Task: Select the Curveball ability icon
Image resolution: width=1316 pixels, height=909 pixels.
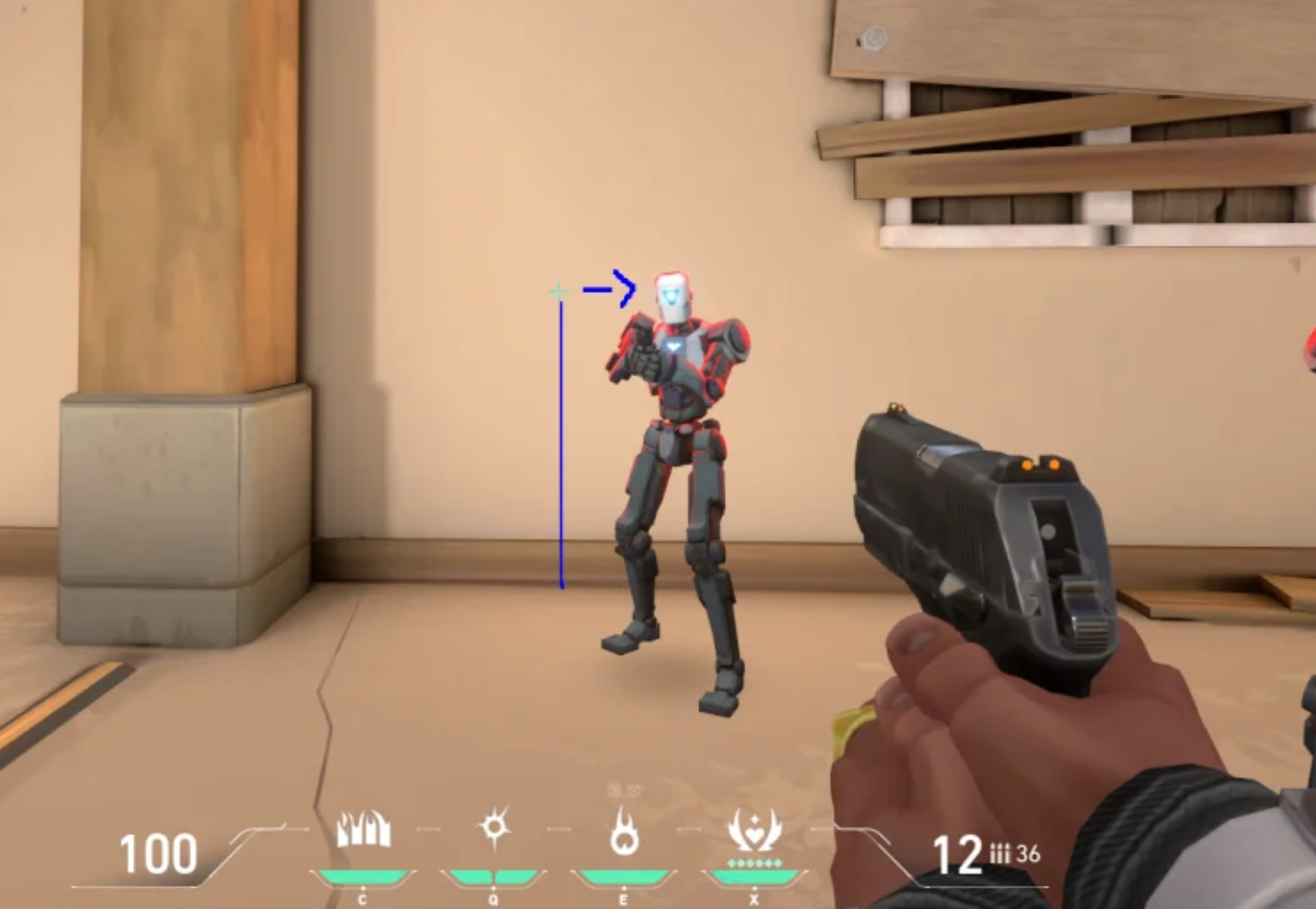Action: 494,827
